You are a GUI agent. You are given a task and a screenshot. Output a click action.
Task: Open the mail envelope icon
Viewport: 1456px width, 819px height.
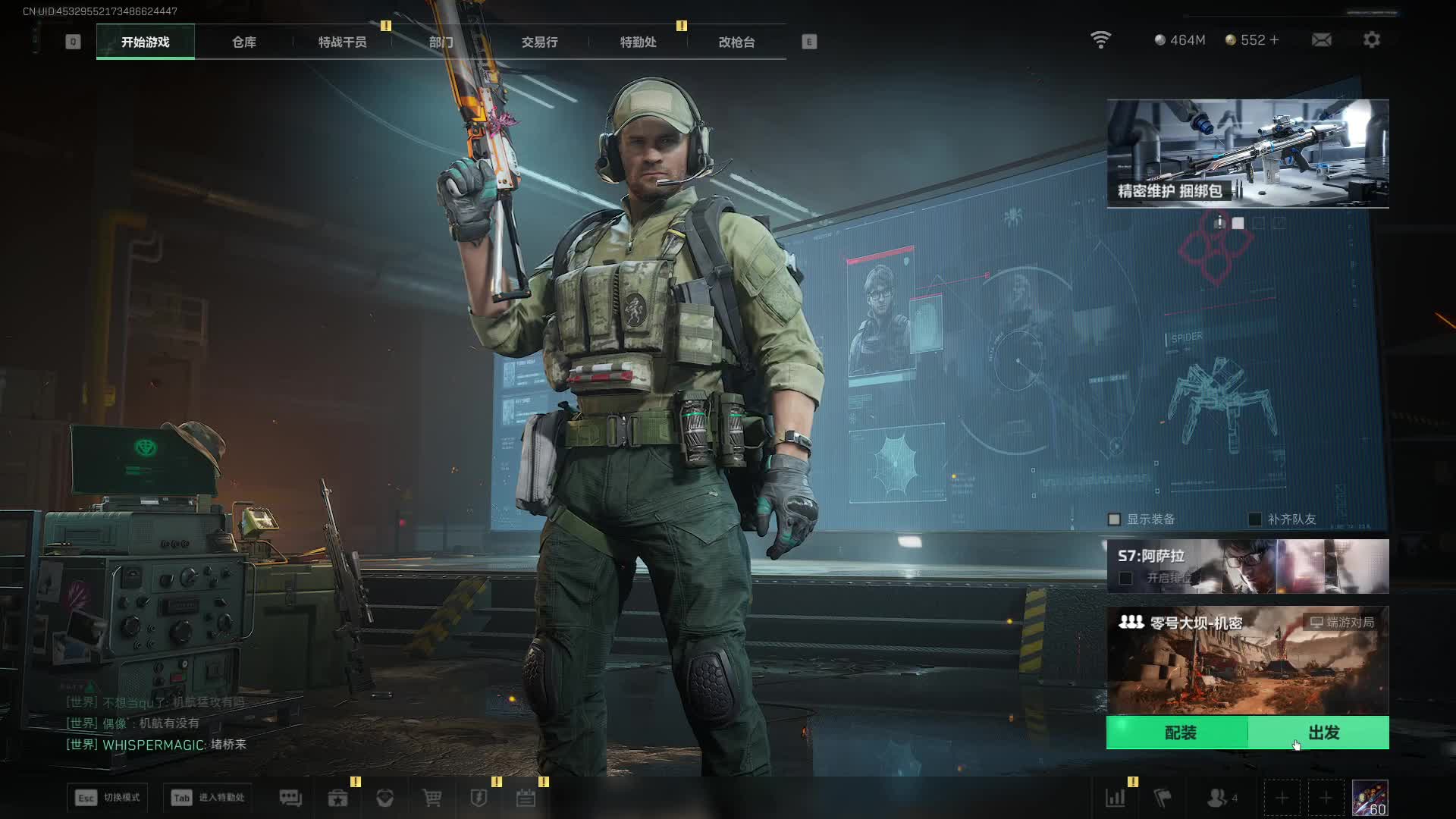(1321, 39)
